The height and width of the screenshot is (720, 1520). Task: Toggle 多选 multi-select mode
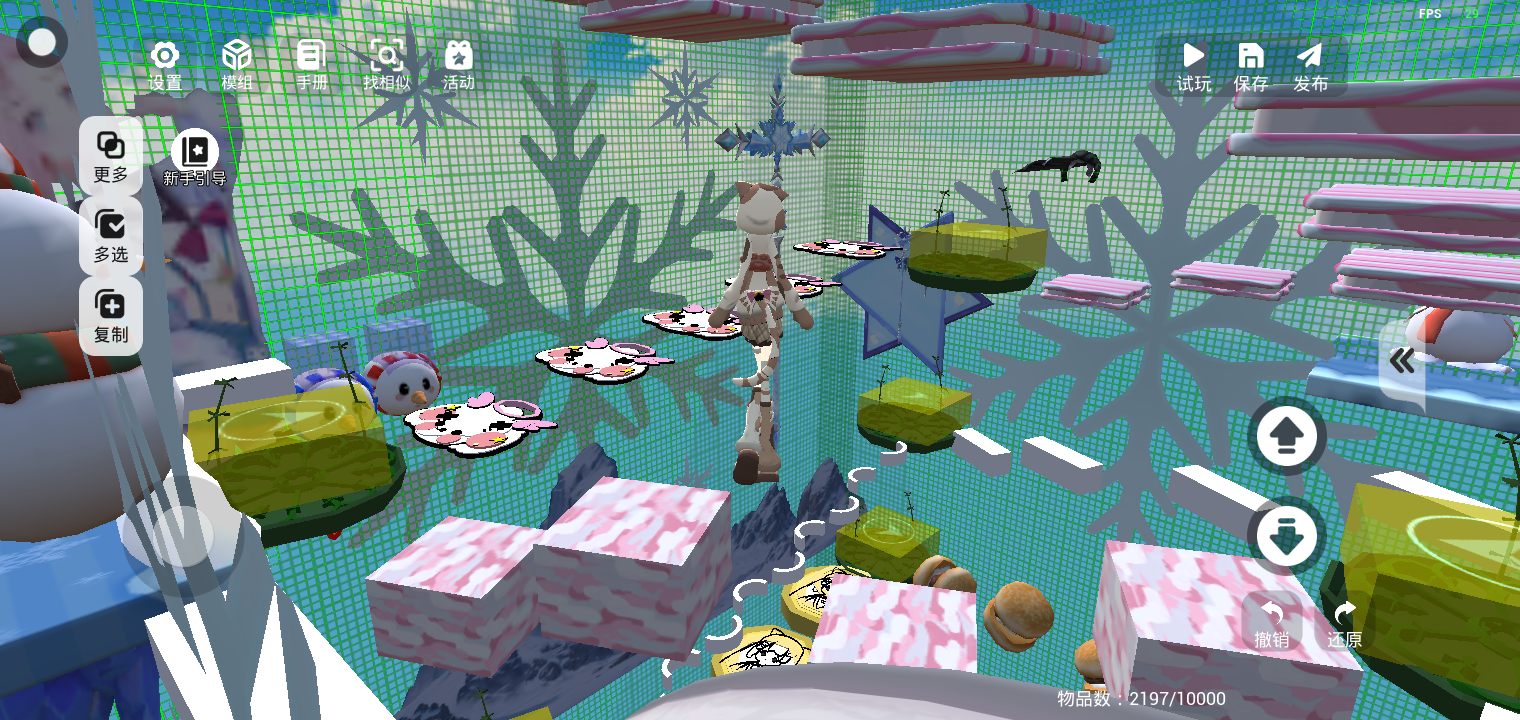[x=111, y=236]
